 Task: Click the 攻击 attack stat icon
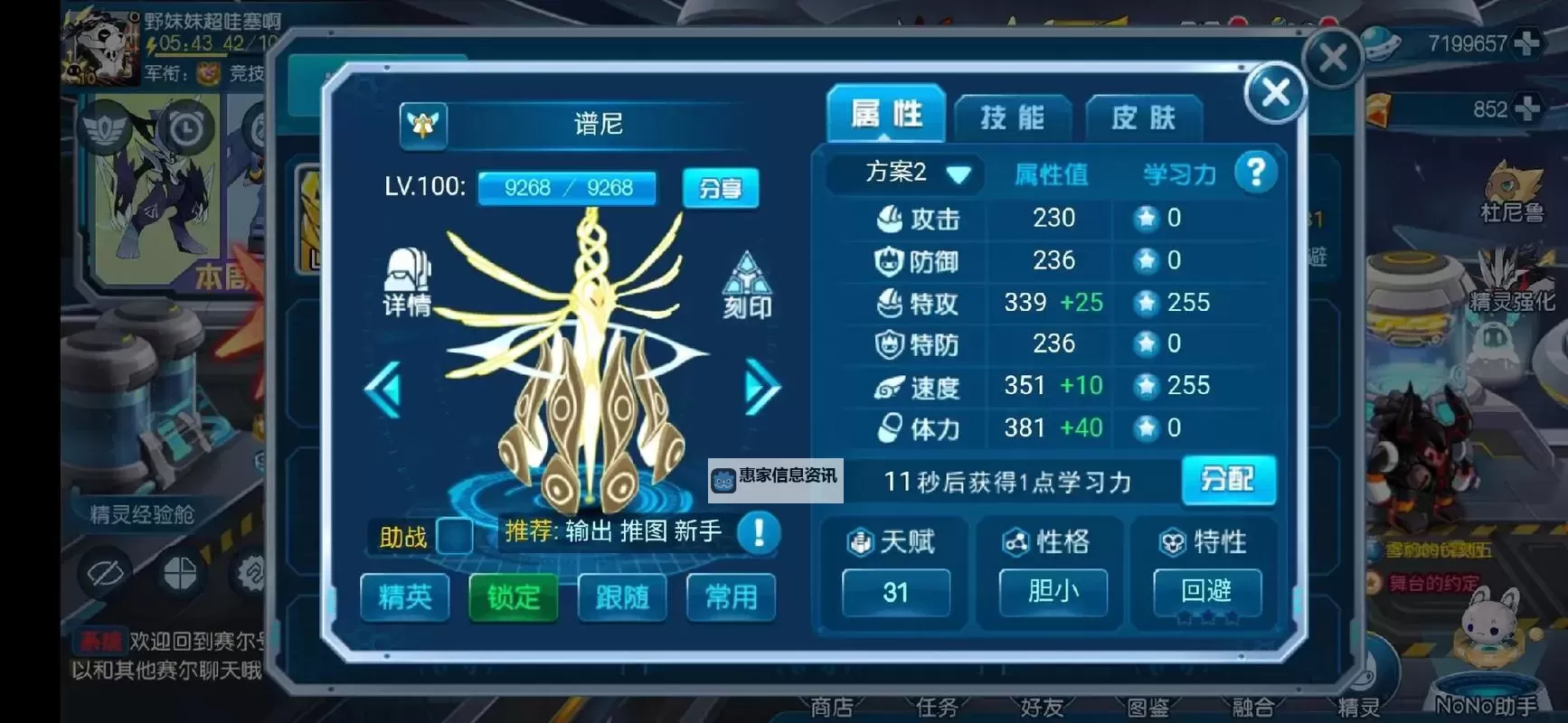(x=890, y=219)
